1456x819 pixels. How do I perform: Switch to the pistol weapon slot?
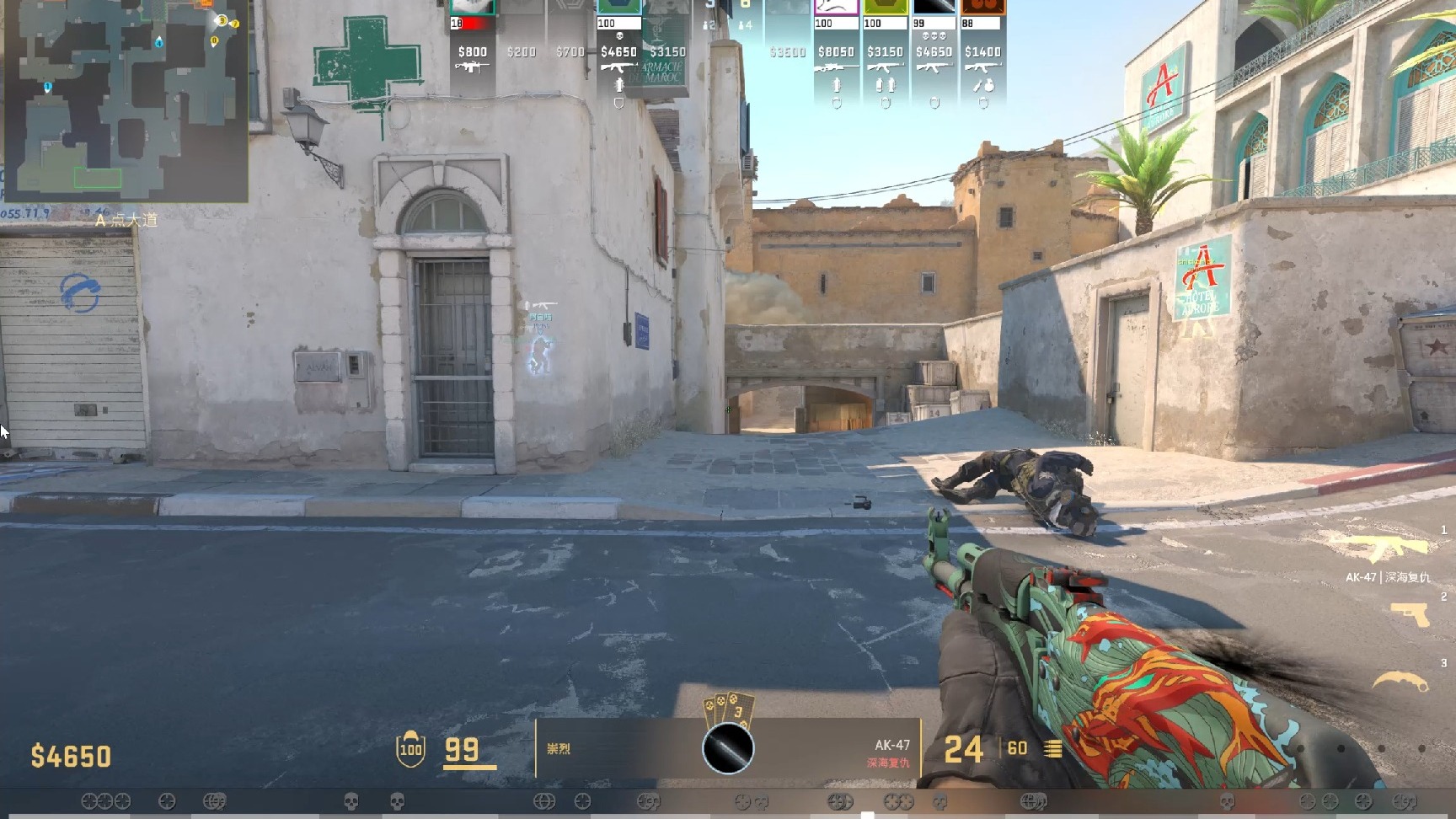coord(1410,614)
